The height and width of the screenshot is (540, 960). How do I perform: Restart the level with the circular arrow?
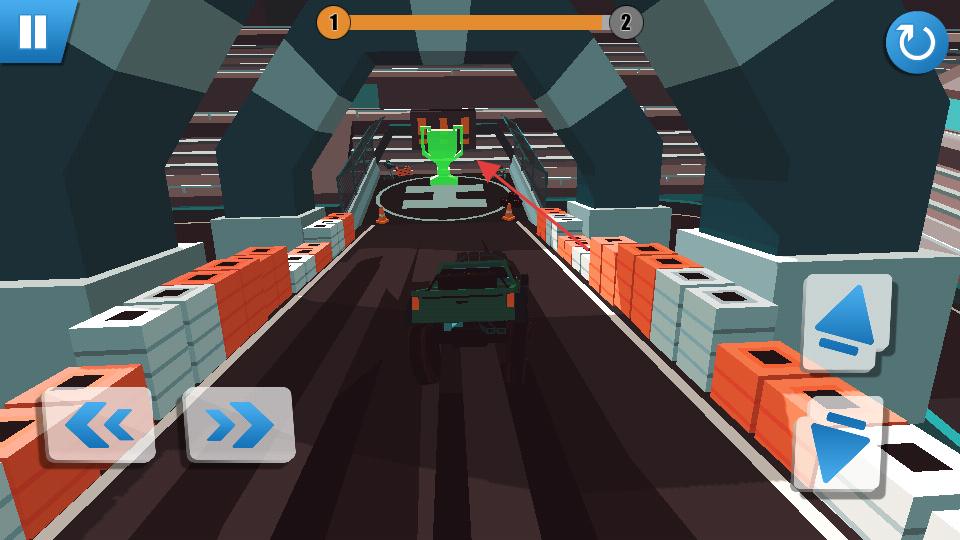[916, 43]
